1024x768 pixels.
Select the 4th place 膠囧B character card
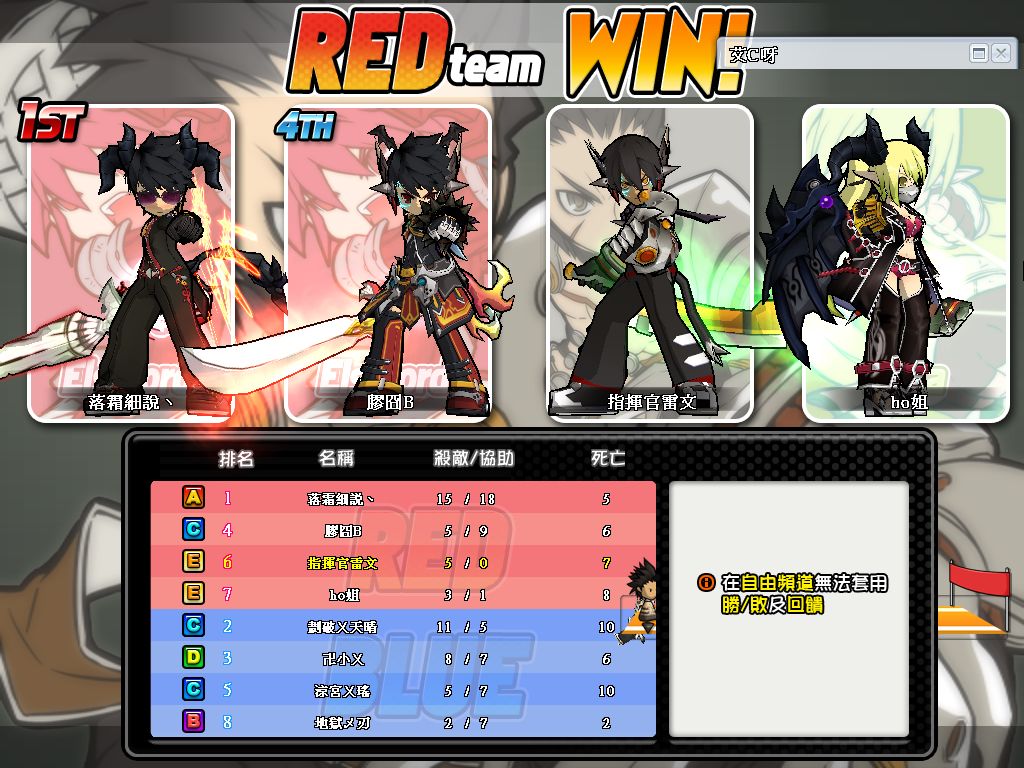388,262
